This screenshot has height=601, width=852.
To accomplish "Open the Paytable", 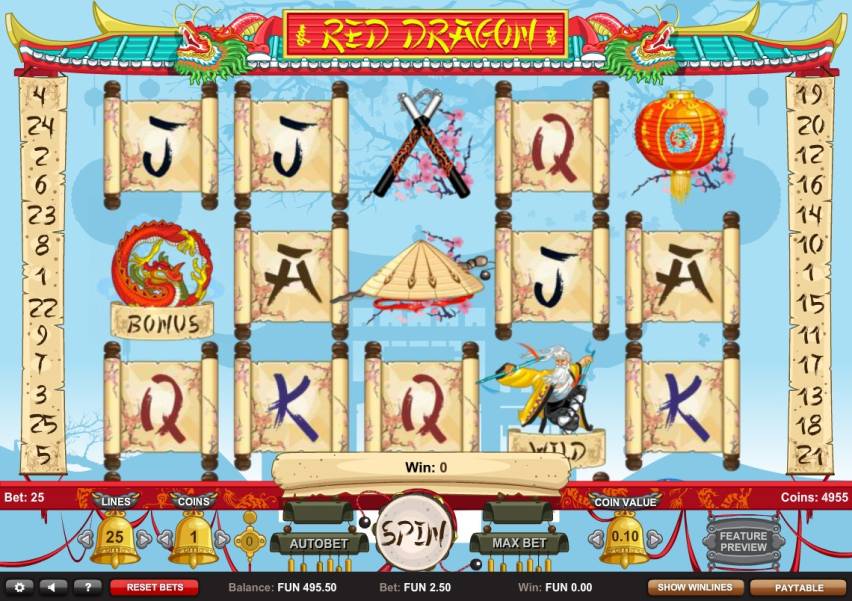I will click(798, 588).
